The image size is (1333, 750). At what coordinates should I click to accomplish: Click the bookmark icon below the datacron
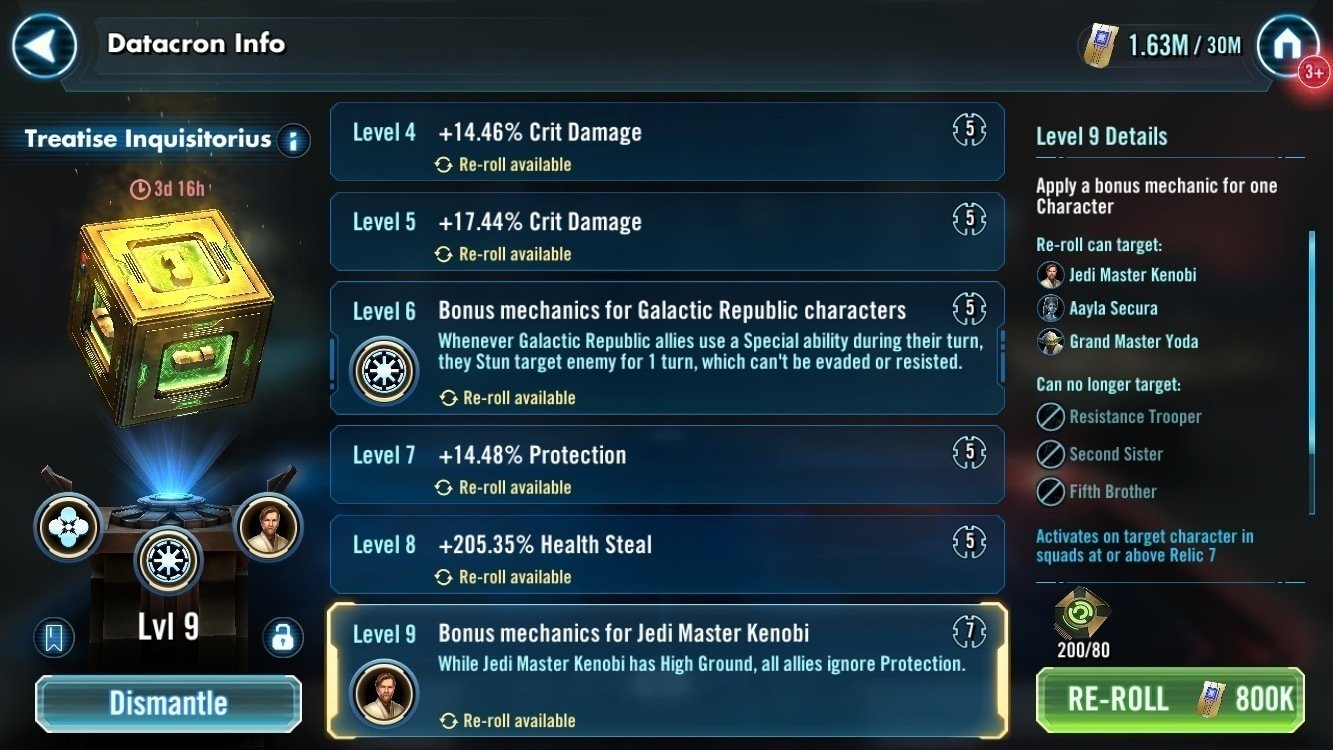55,637
